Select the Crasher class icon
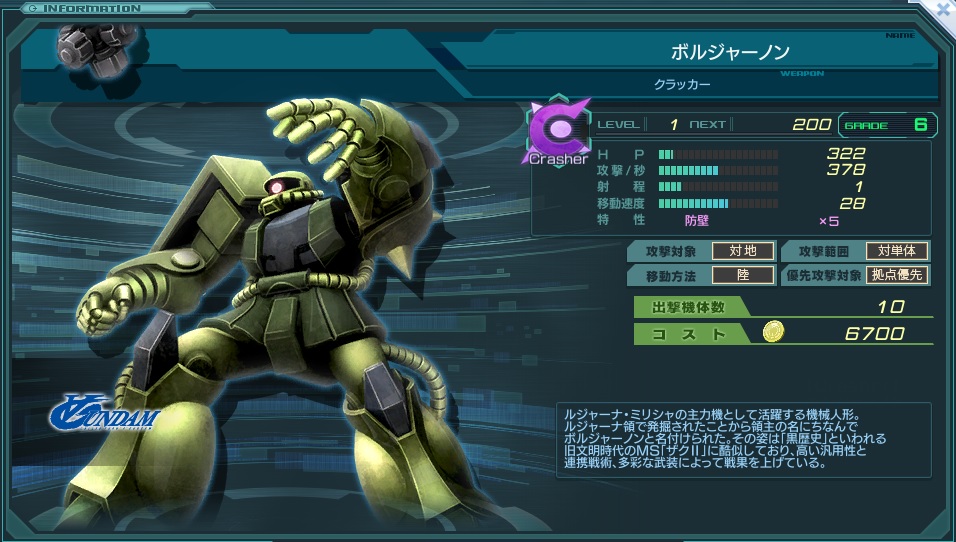This screenshot has width=956, height=542. pyautogui.click(x=558, y=132)
